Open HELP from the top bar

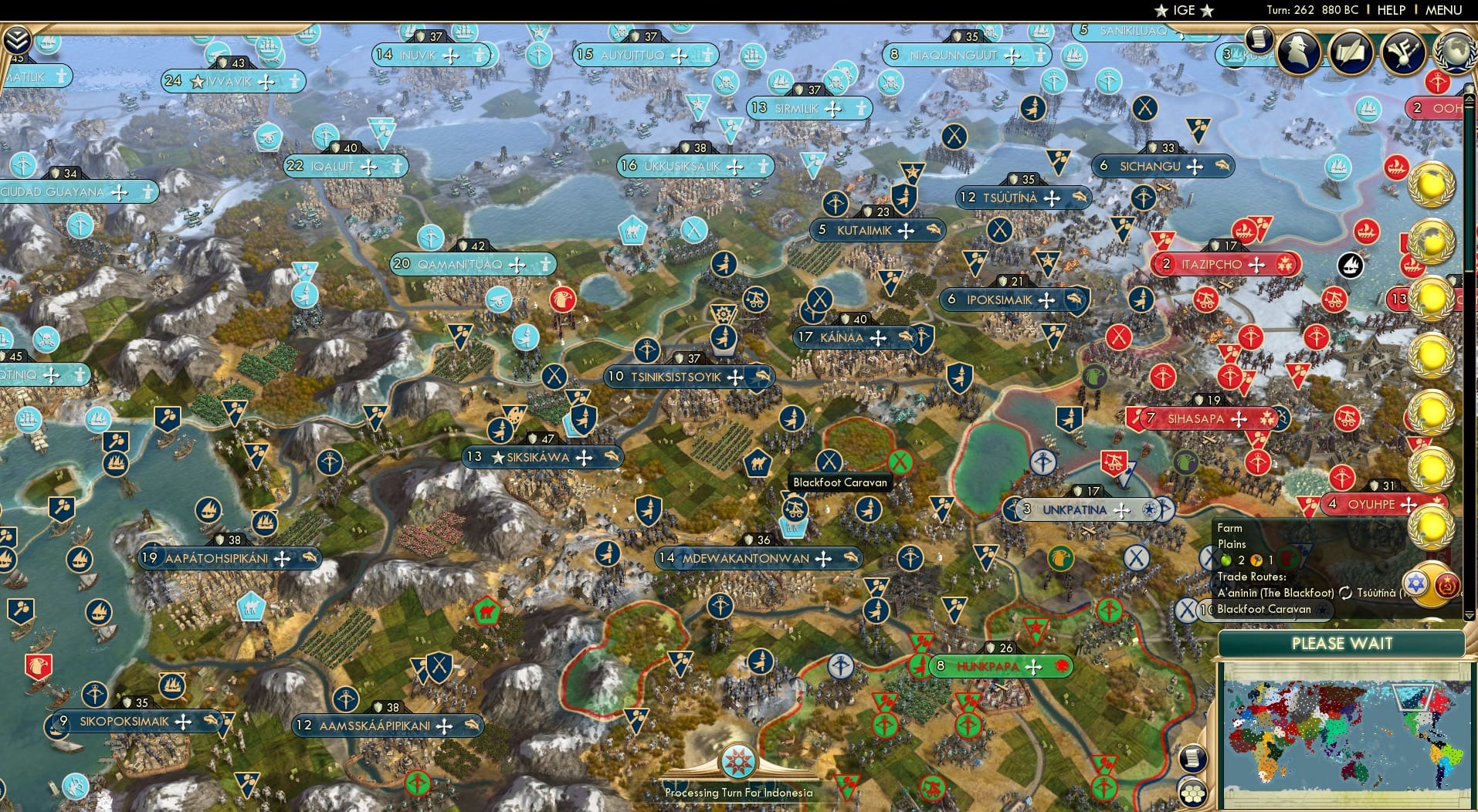click(1390, 10)
